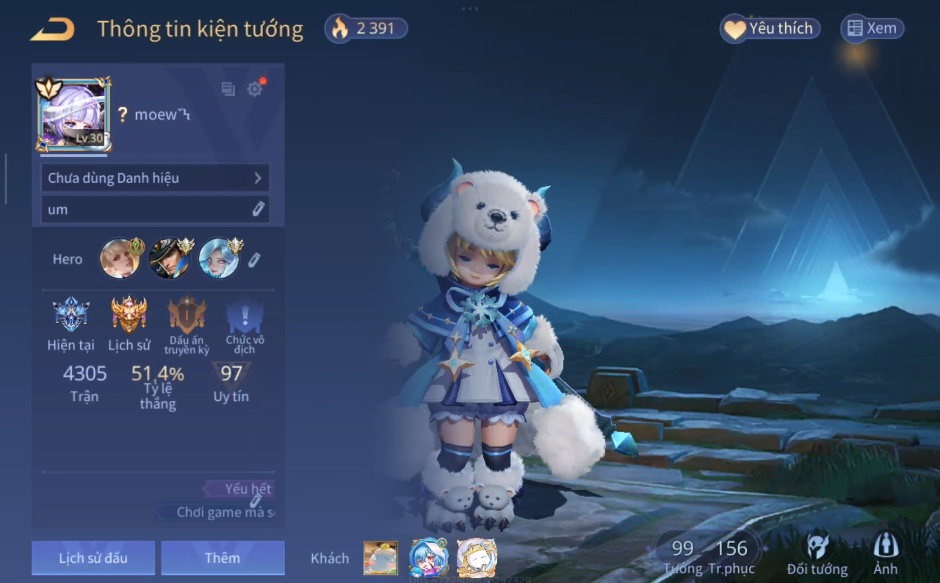Open the Ảnh photo option
Image resolution: width=940 pixels, height=583 pixels.
click(x=885, y=554)
